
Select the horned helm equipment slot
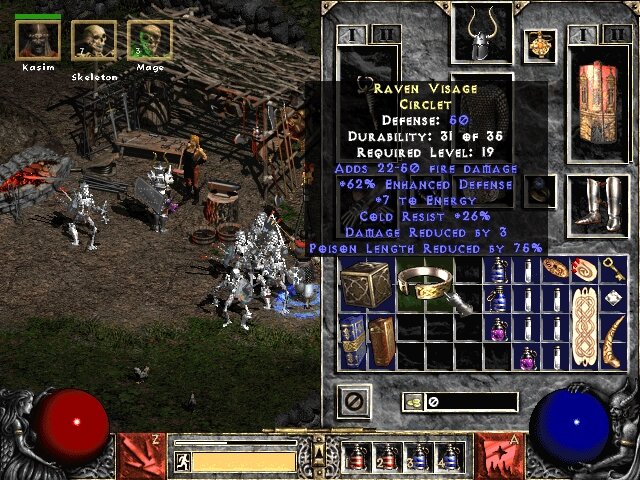(x=482, y=33)
